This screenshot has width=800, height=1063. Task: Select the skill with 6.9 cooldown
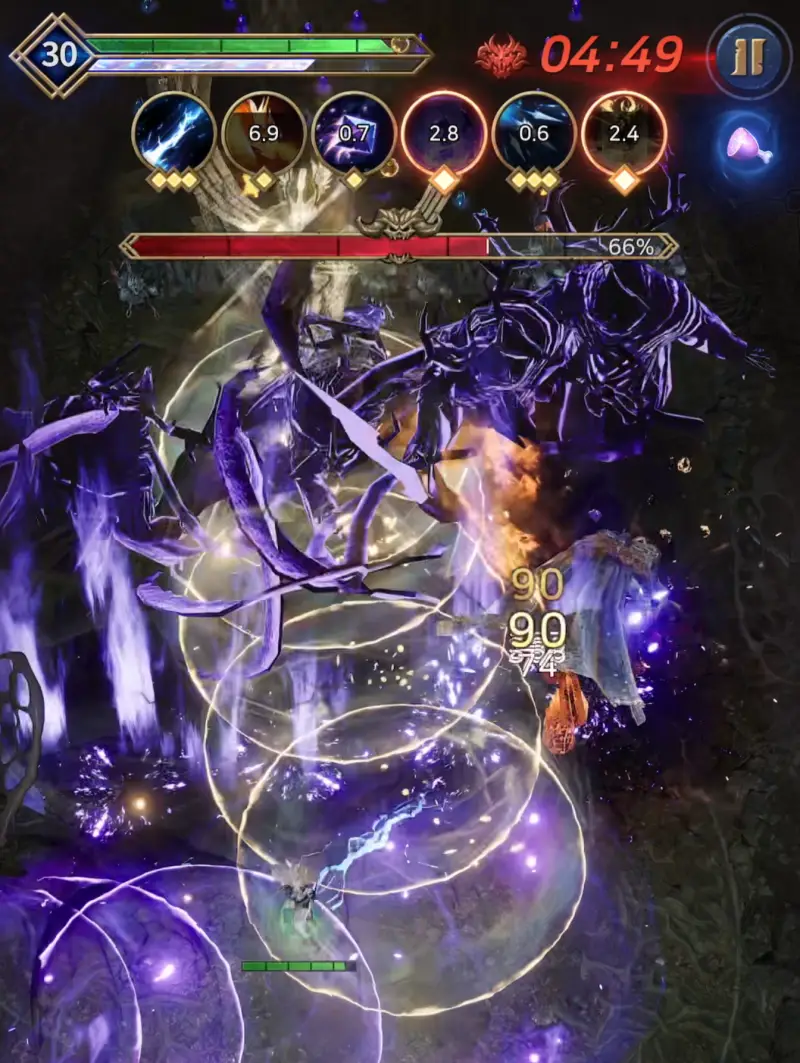click(x=263, y=132)
